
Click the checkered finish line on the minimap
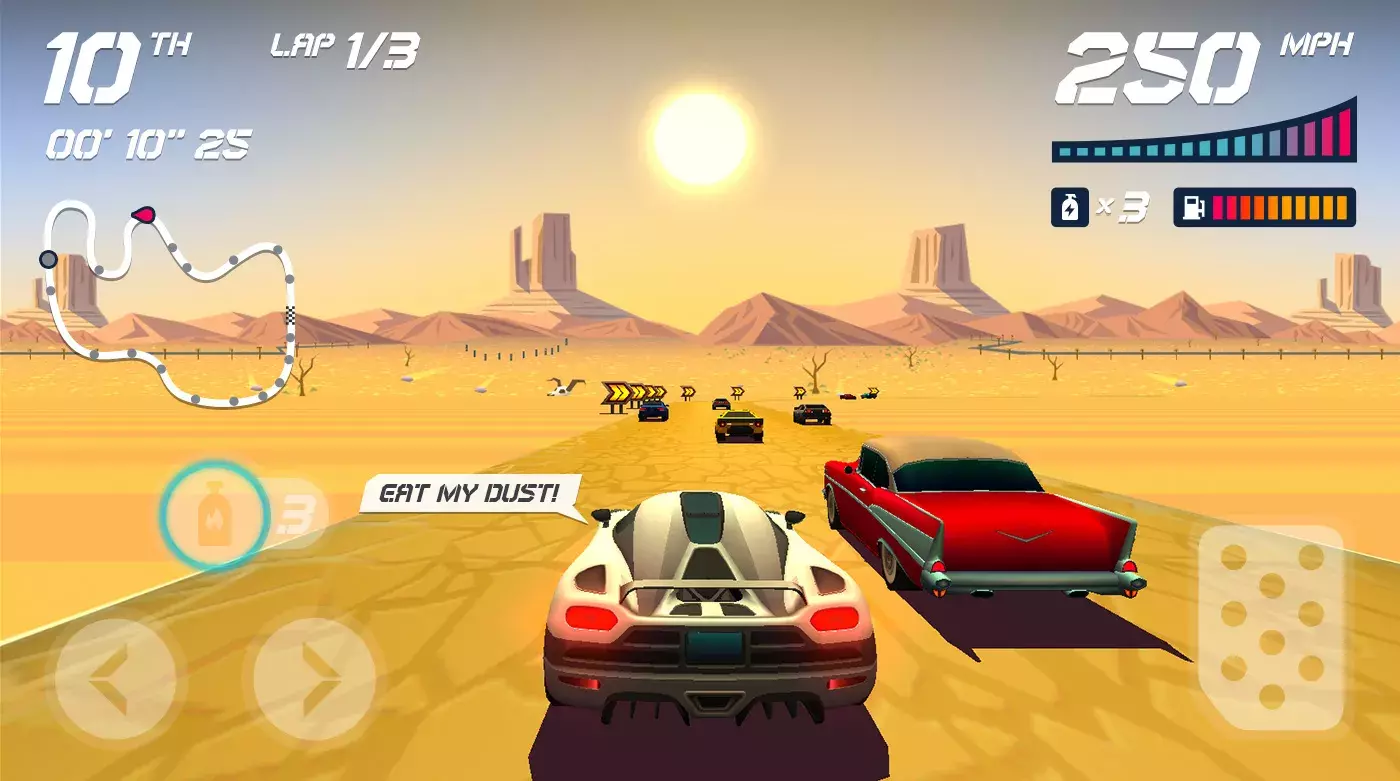(290, 315)
